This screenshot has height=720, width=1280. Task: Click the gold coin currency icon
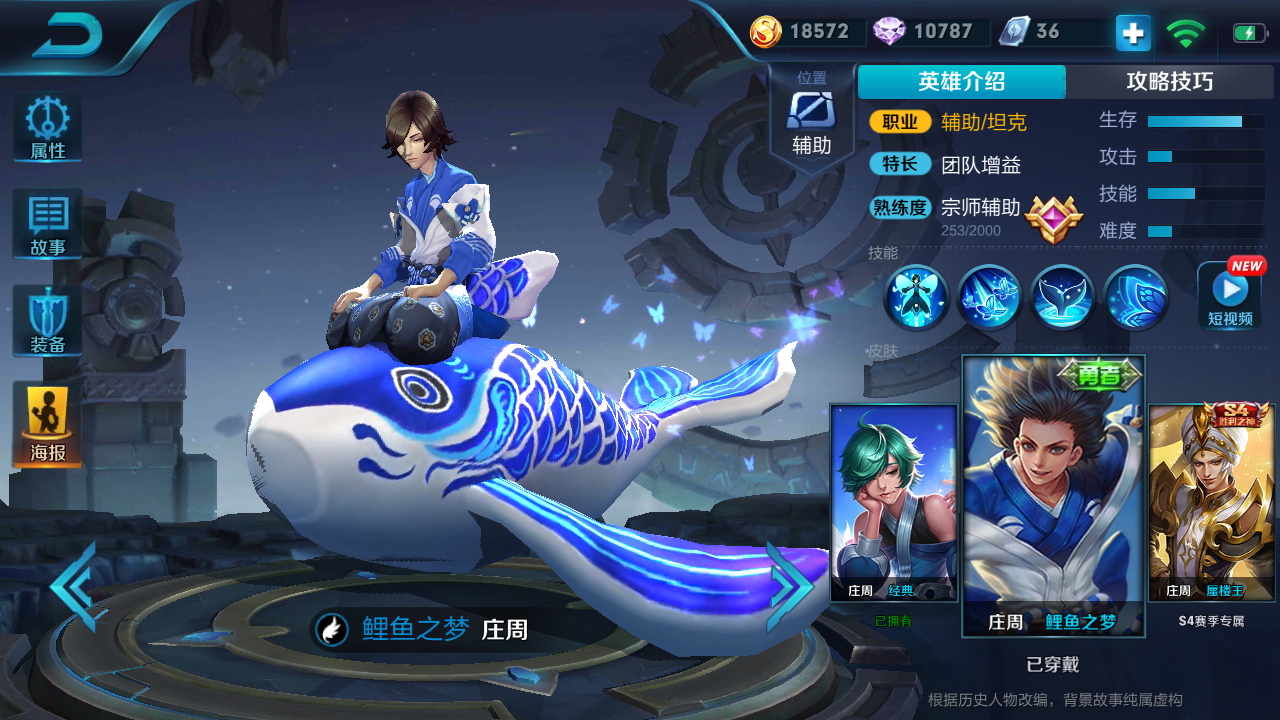[766, 31]
